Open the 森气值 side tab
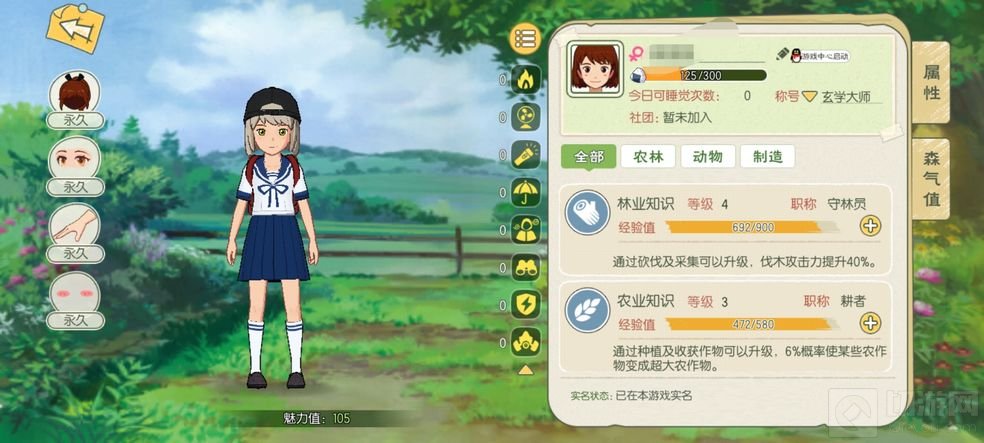 click(931, 176)
